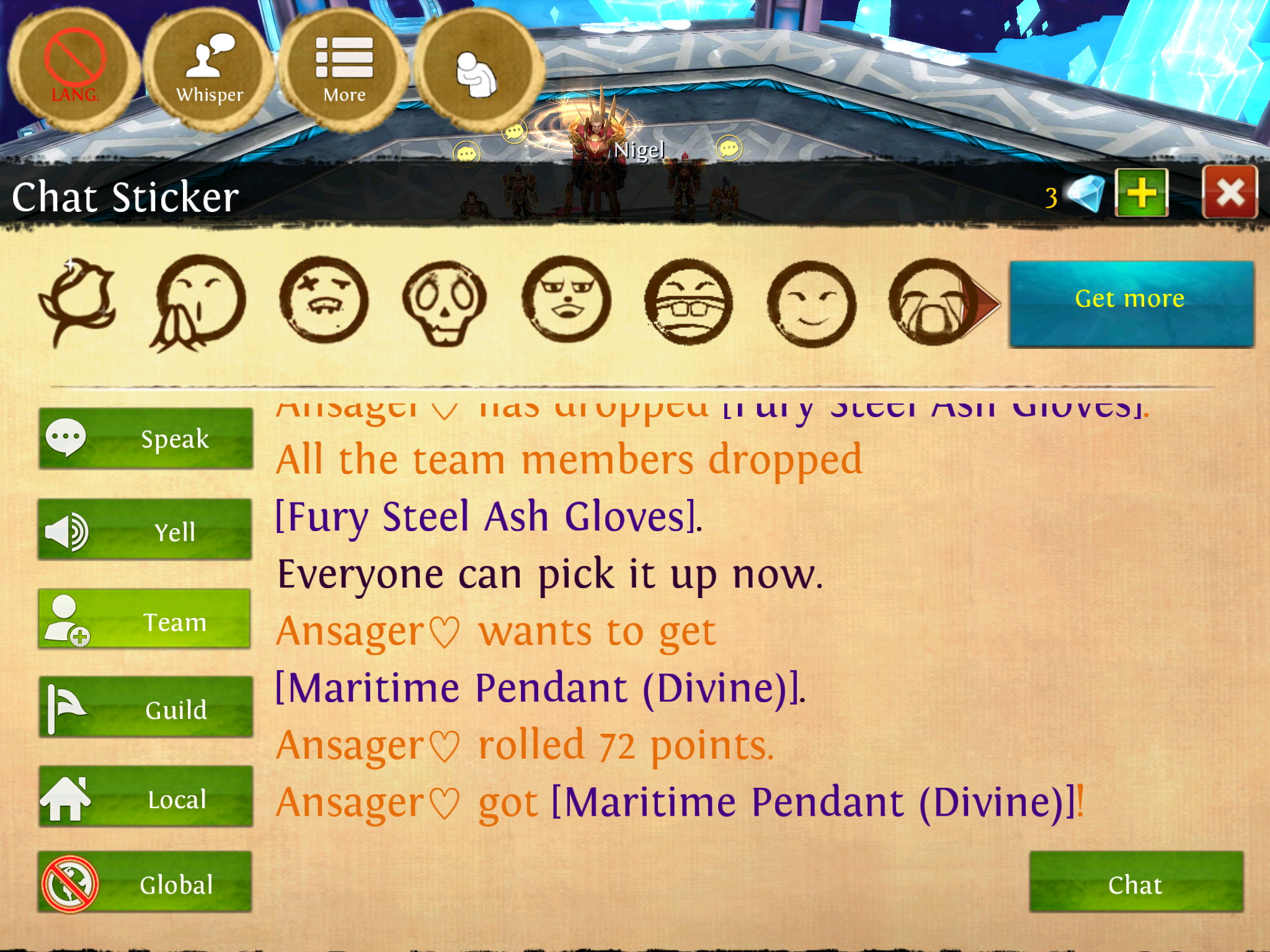The height and width of the screenshot is (952, 1270).
Task: Pick the beaten-up face sticker
Action: click(323, 301)
